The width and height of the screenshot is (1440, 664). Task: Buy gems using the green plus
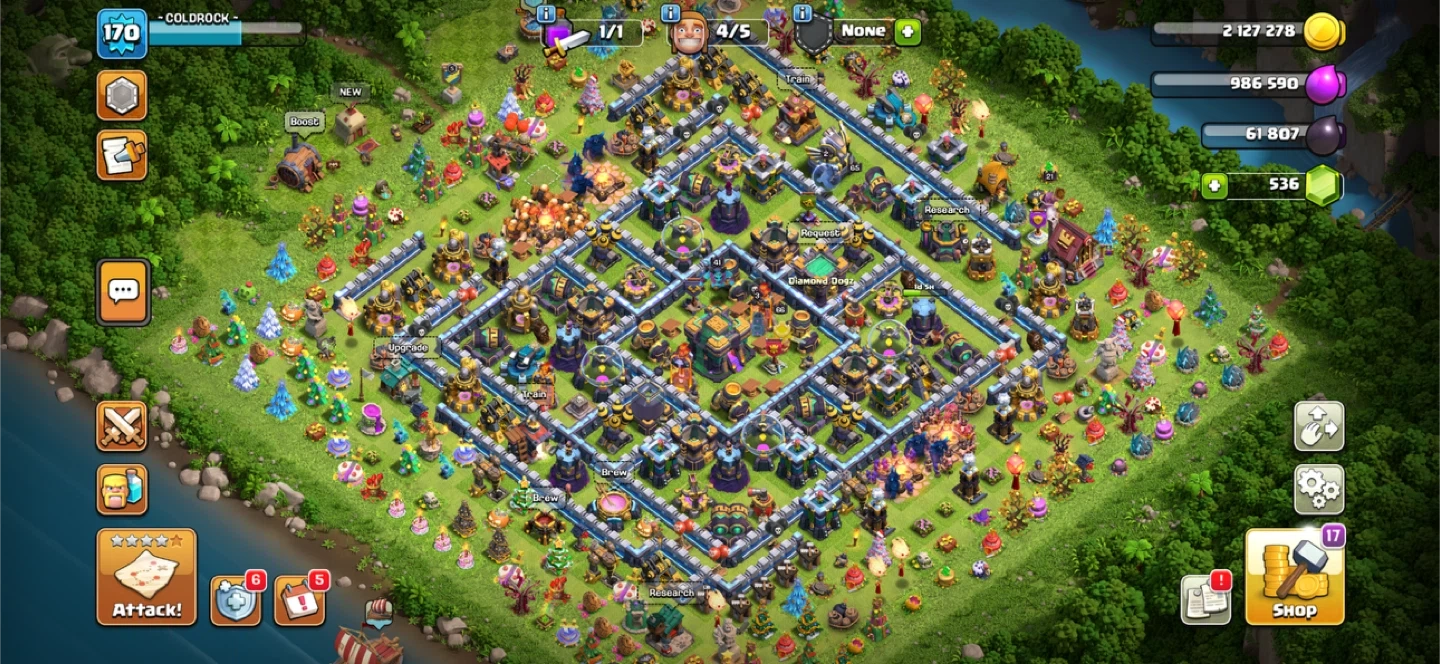(x=1215, y=185)
